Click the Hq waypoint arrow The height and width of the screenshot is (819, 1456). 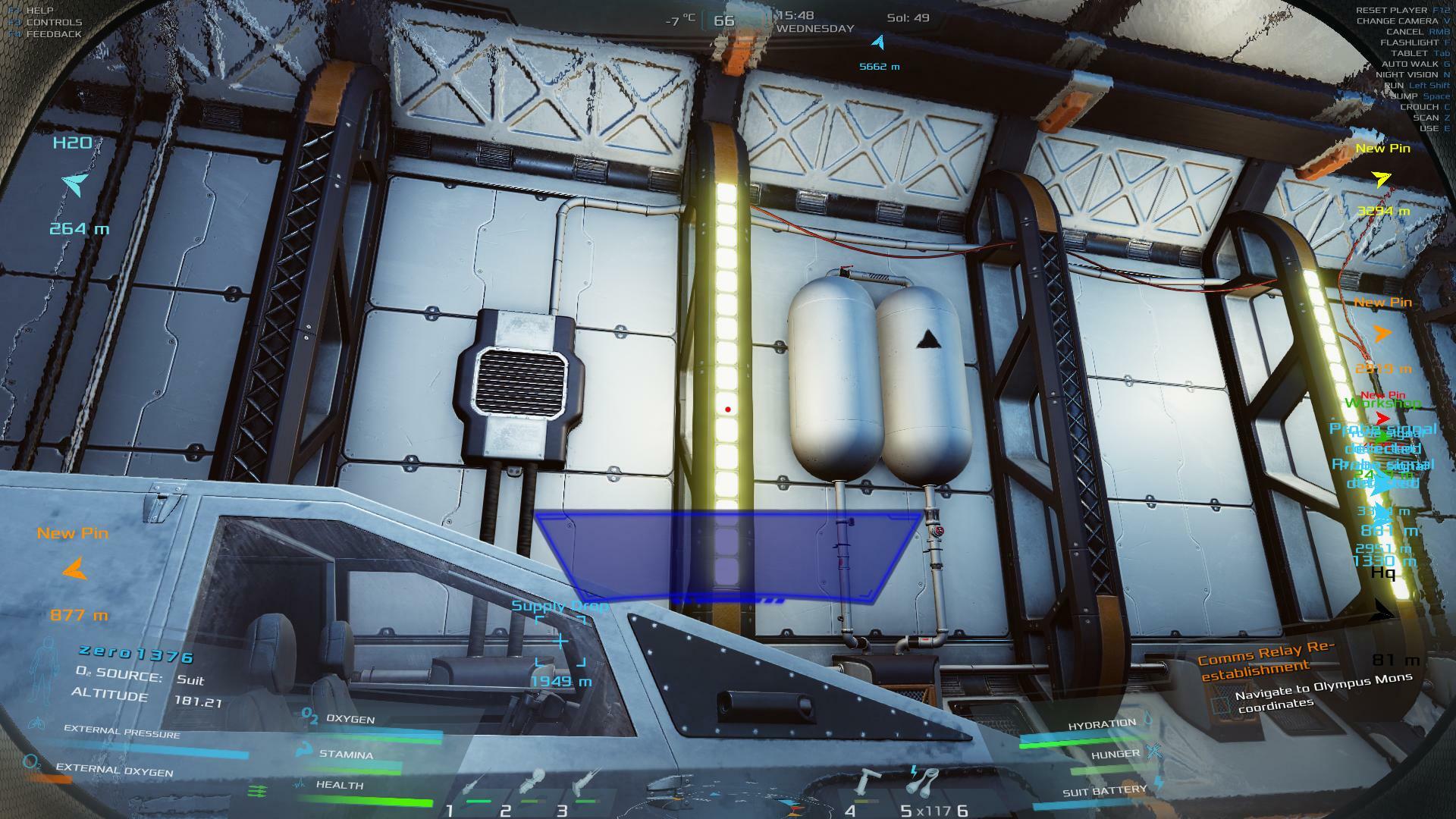pyautogui.click(x=1384, y=610)
